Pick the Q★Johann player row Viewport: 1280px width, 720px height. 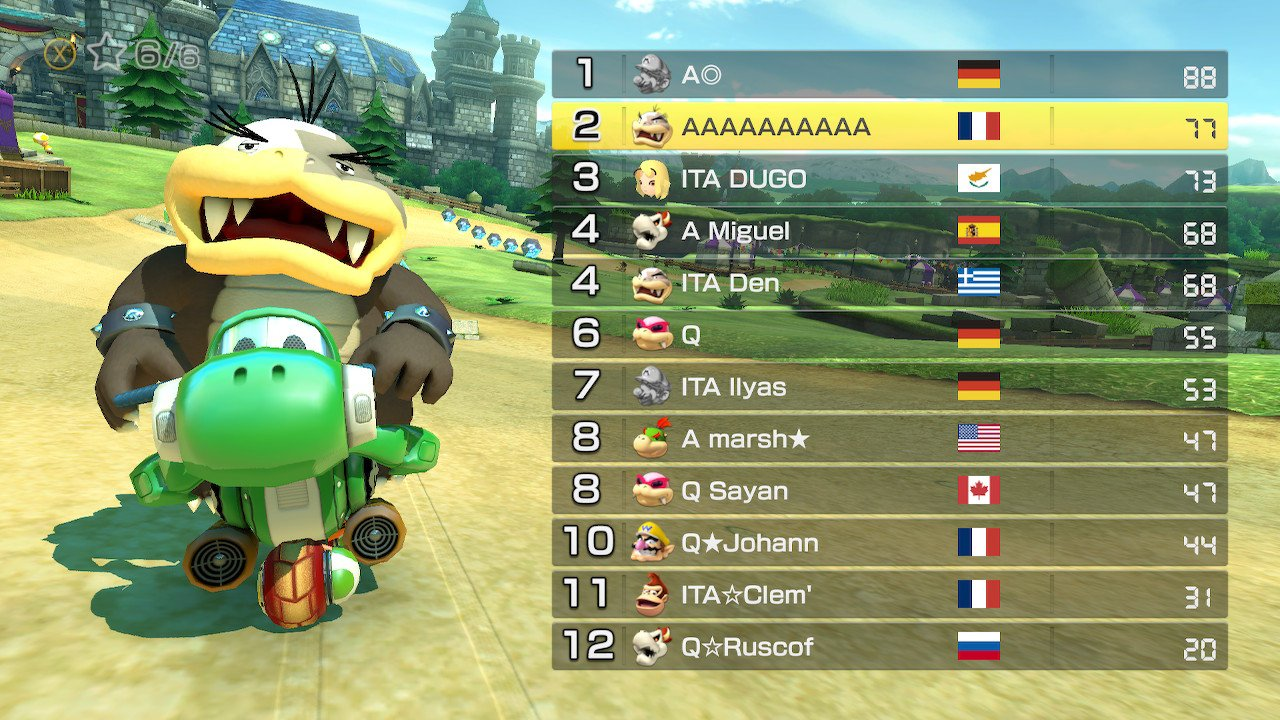click(x=889, y=543)
